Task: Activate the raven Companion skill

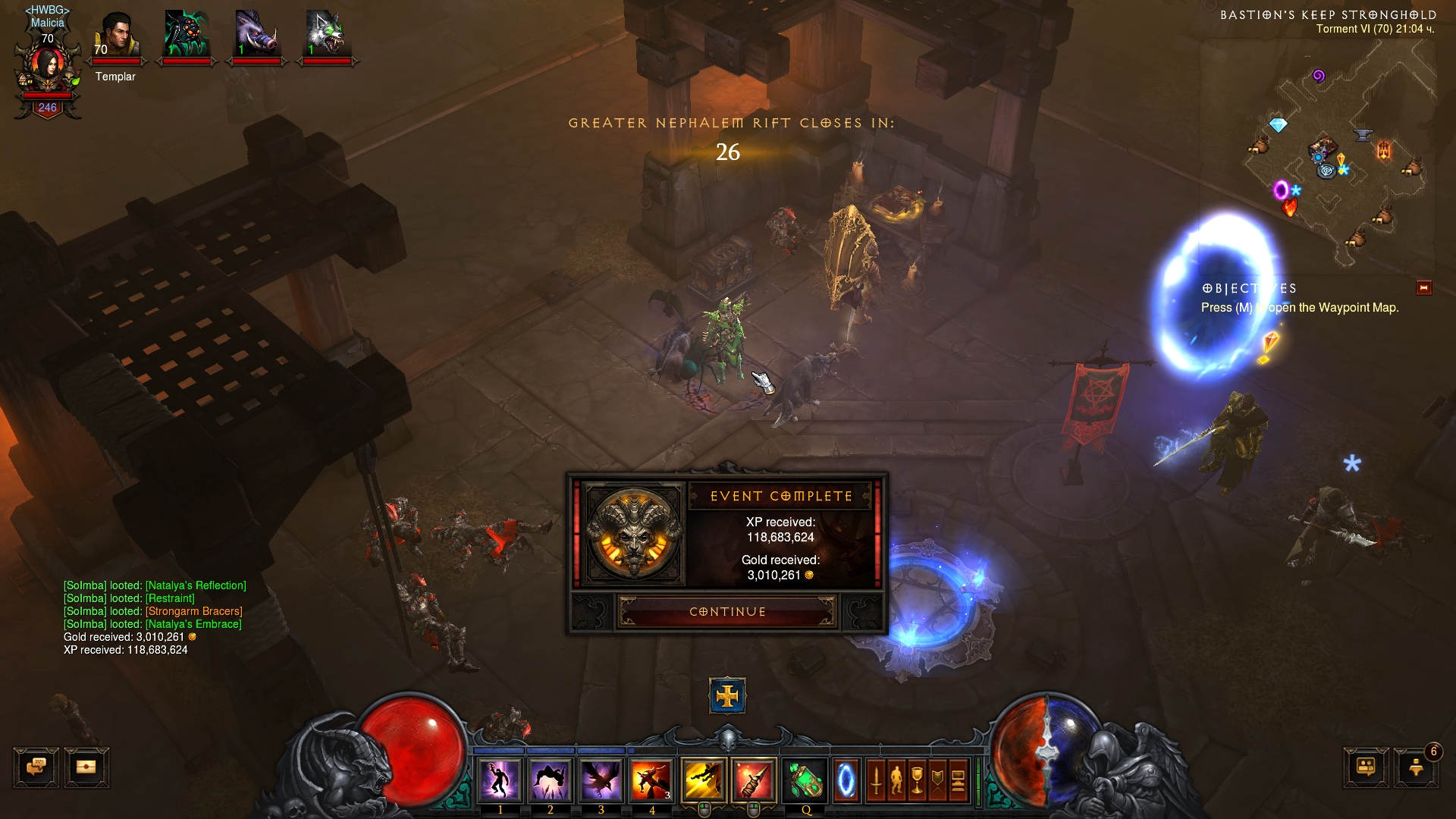Action: pos(601,780)
